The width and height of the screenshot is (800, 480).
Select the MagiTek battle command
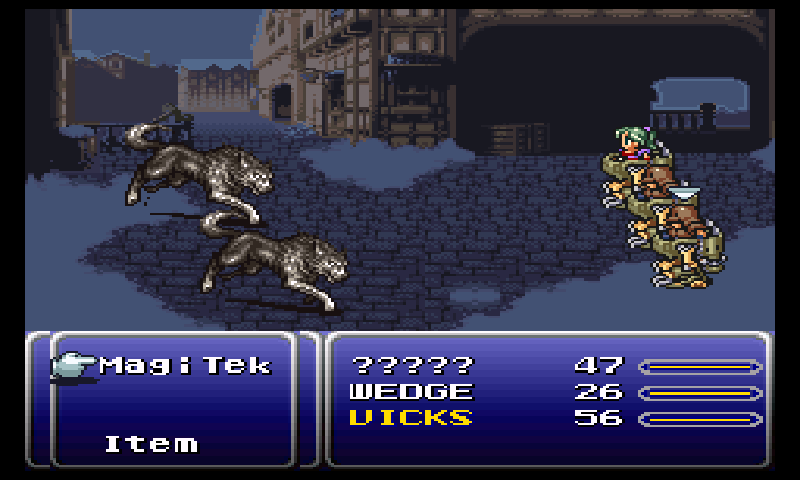point(185,366)
